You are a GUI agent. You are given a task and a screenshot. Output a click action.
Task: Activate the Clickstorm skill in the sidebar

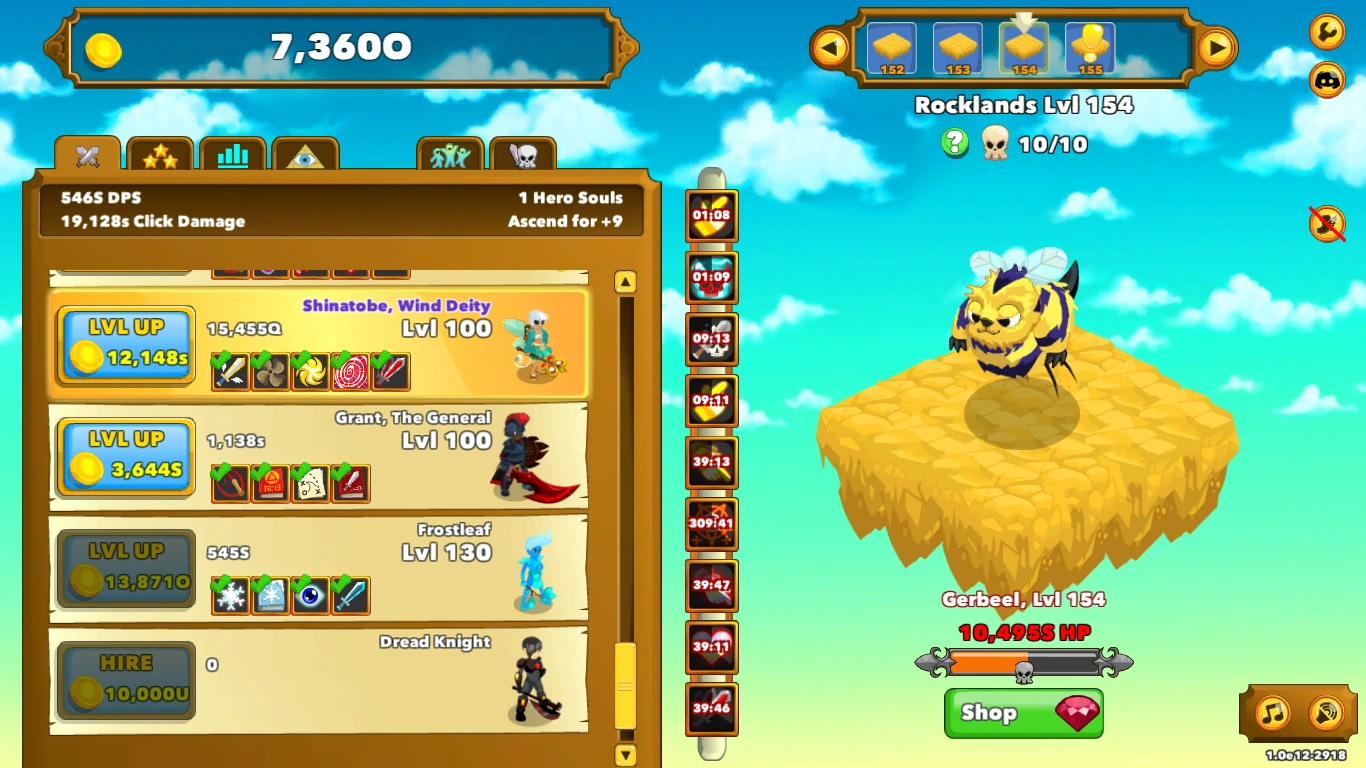point(714,216)
